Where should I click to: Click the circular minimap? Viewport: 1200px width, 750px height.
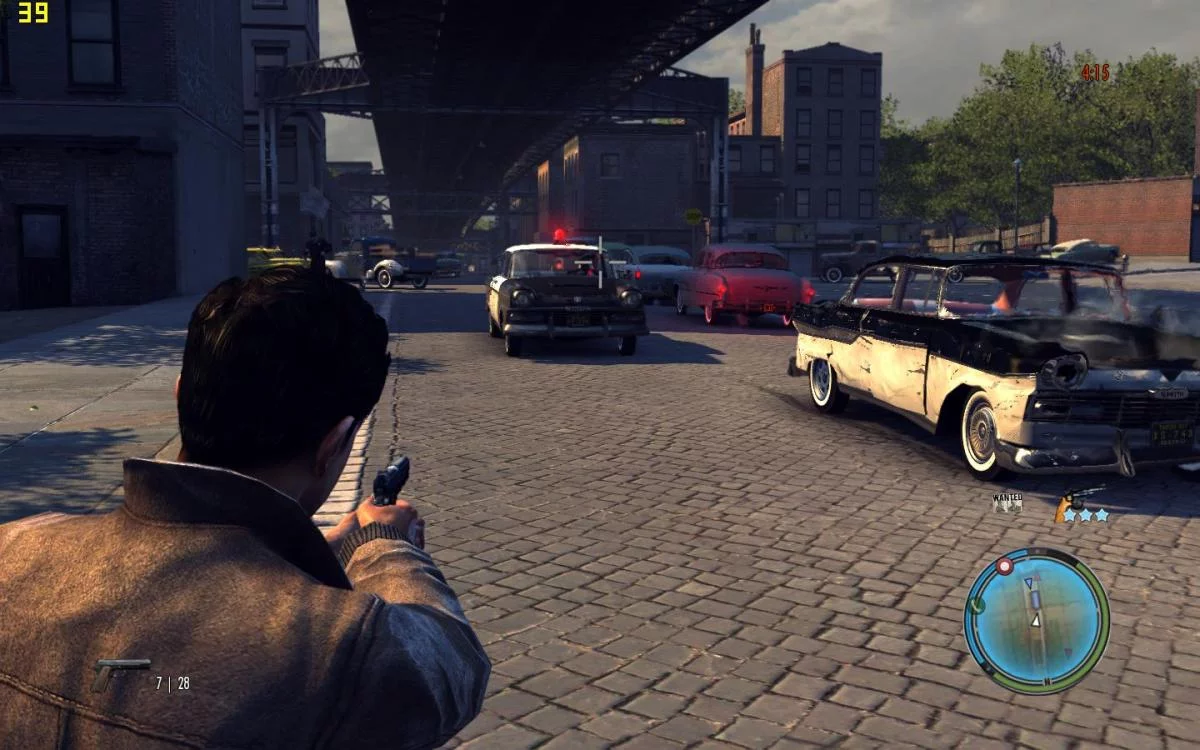click(x=1037, y=620)
